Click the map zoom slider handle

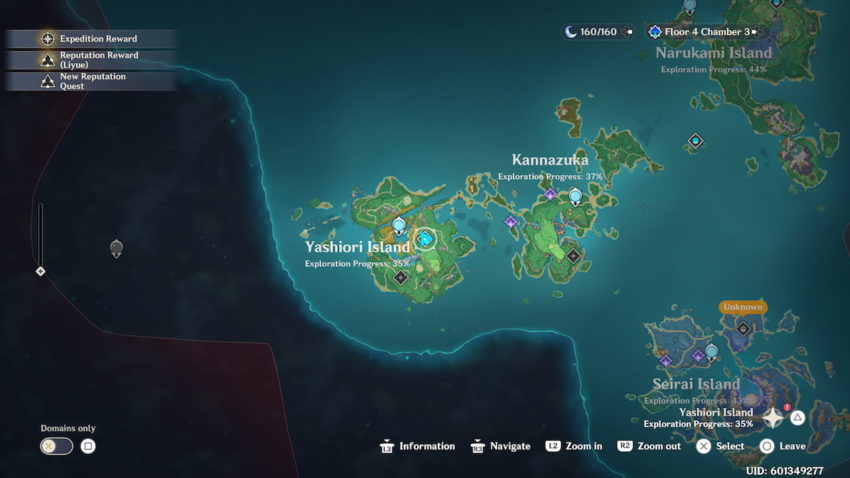tap(40, 271)
